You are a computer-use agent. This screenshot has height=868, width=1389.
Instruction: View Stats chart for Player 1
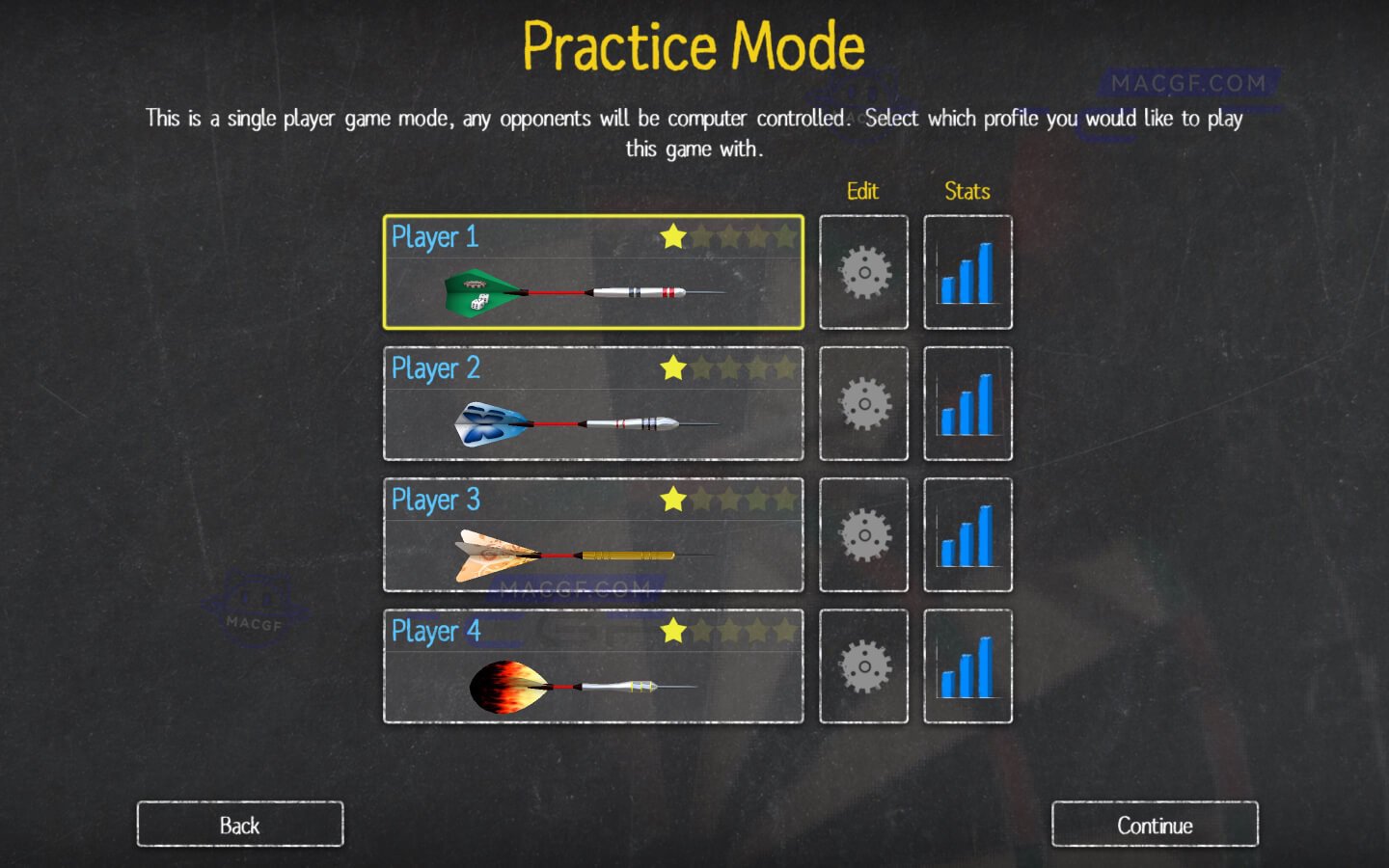pos(967,271)
